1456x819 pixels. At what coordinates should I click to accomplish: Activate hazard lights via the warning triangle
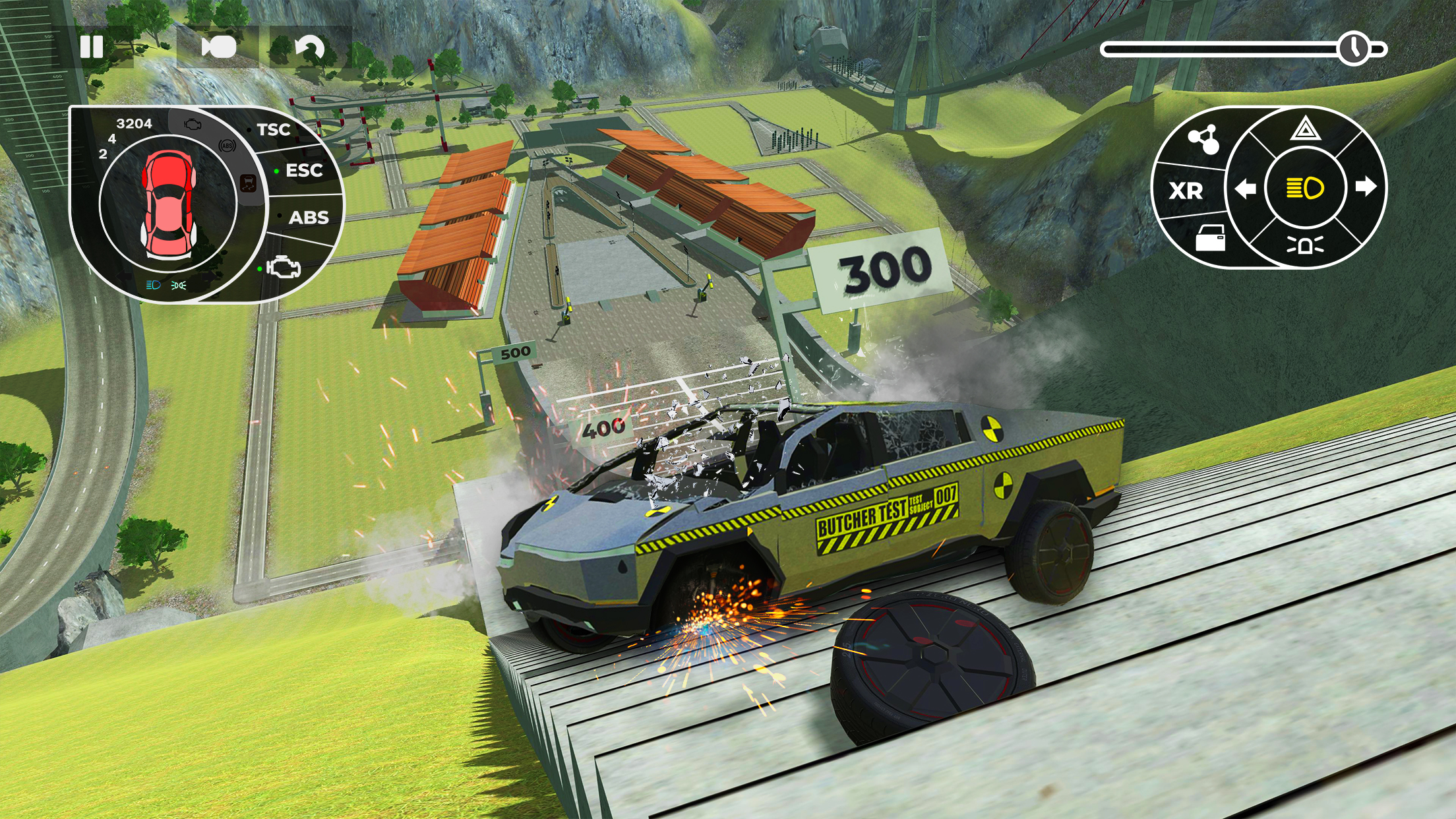(1306, 130)
